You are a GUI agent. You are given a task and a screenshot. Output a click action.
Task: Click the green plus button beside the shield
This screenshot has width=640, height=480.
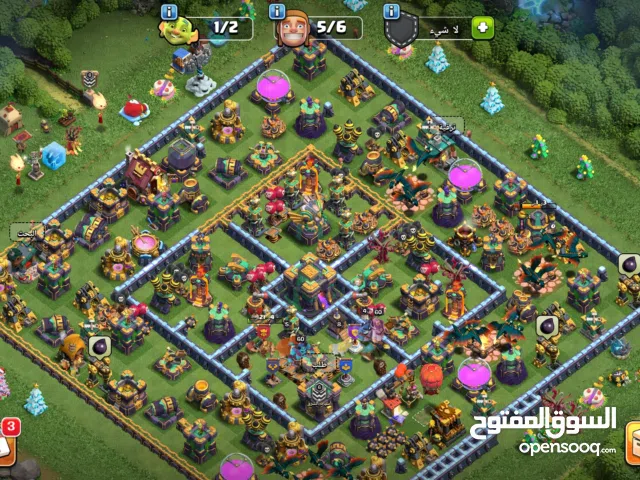482,28
